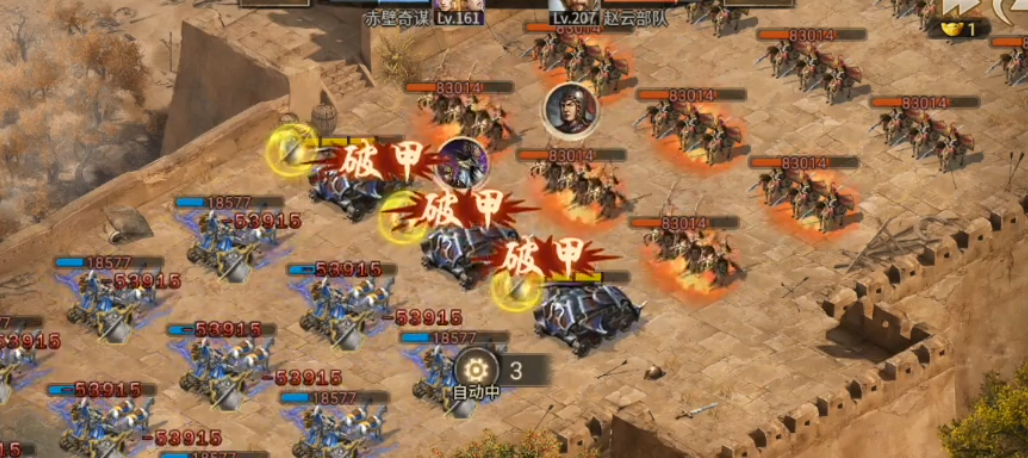Toggle the 自动中 auto-battle gear button

click(475, 368)
